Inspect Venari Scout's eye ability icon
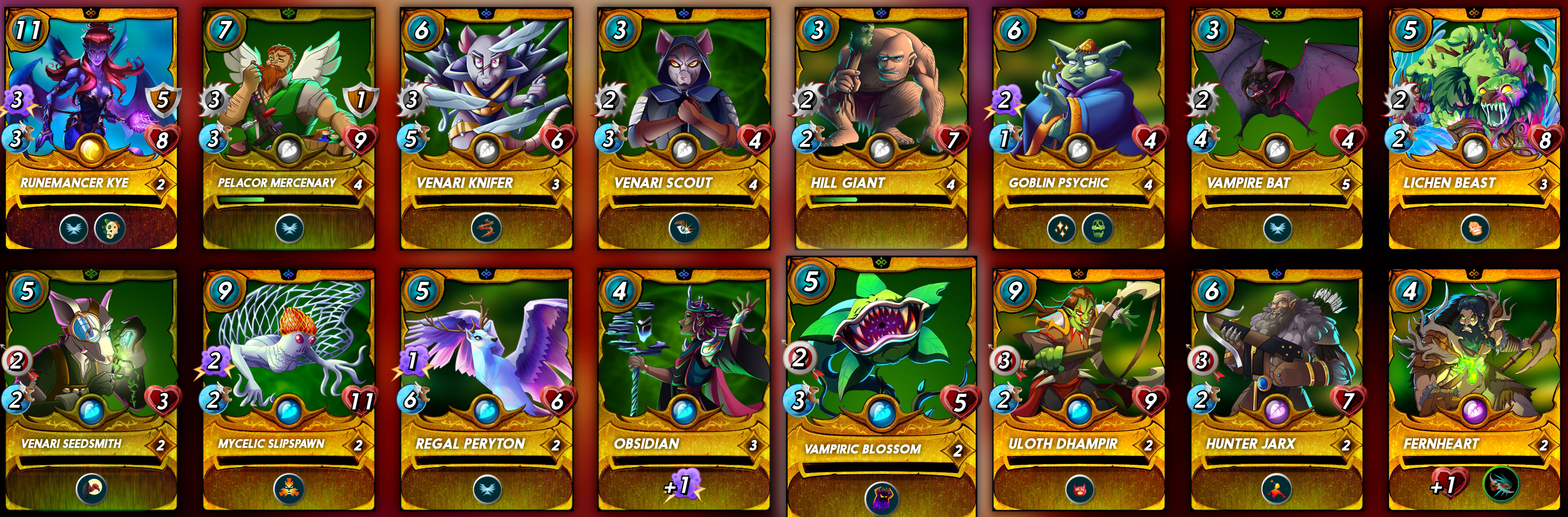This screenshot has width=1568, height=517. [x=684, y=229]
